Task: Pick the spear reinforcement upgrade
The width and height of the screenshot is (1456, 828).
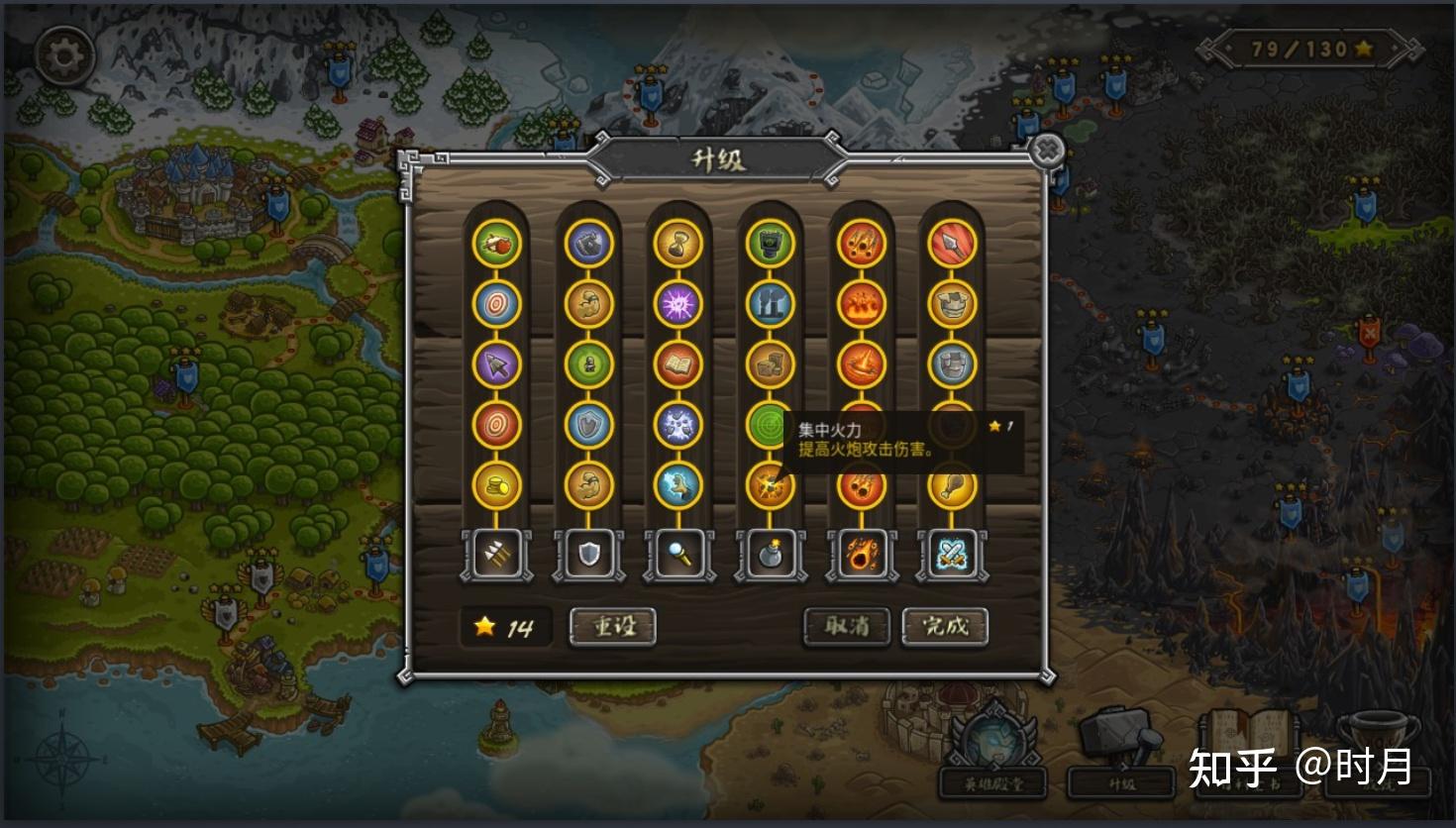Action: click(x=952, y=243)
